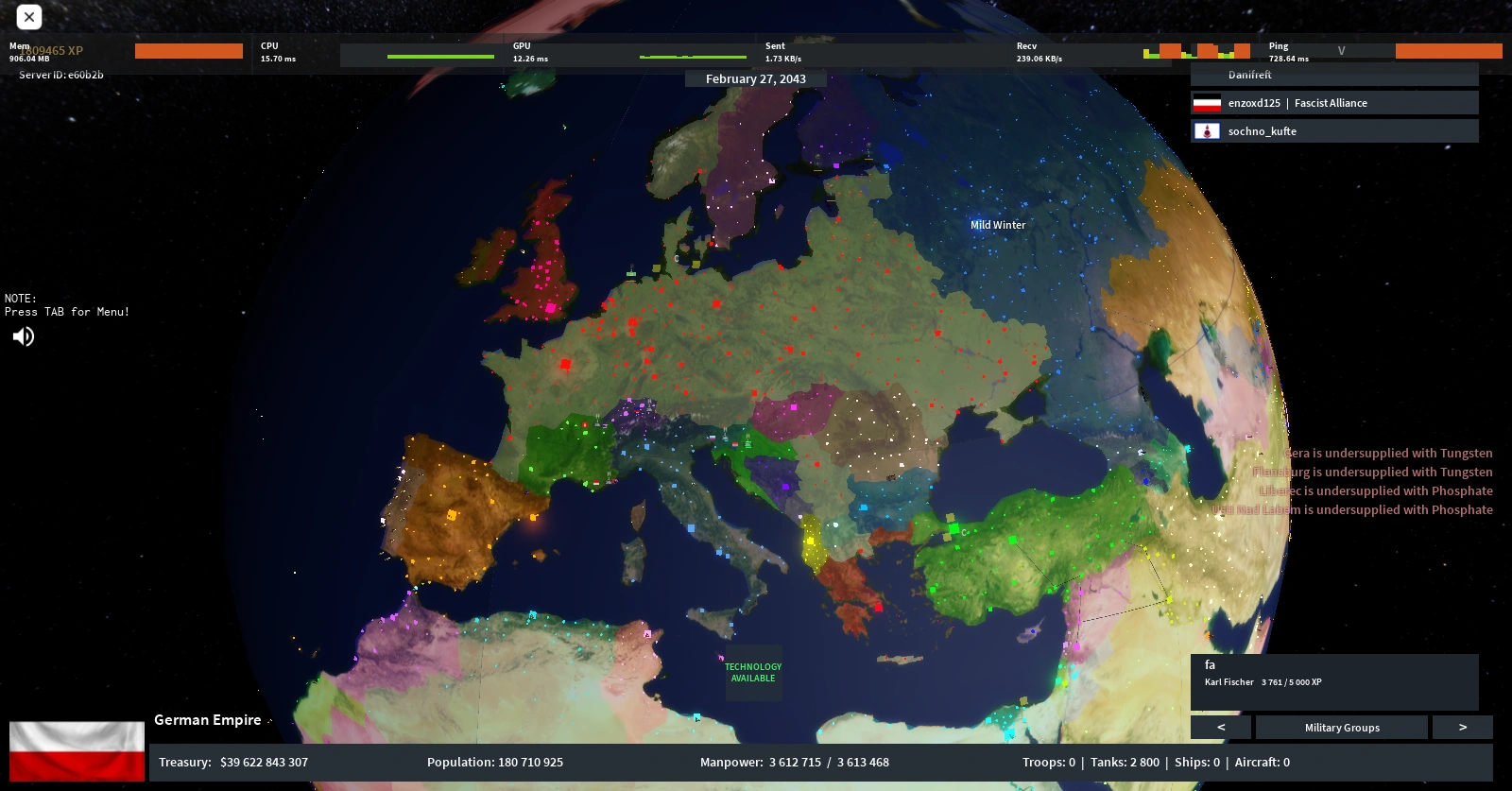Collapse the player list with the V chevron
1512x791 pixels.
coord(1341,50)
